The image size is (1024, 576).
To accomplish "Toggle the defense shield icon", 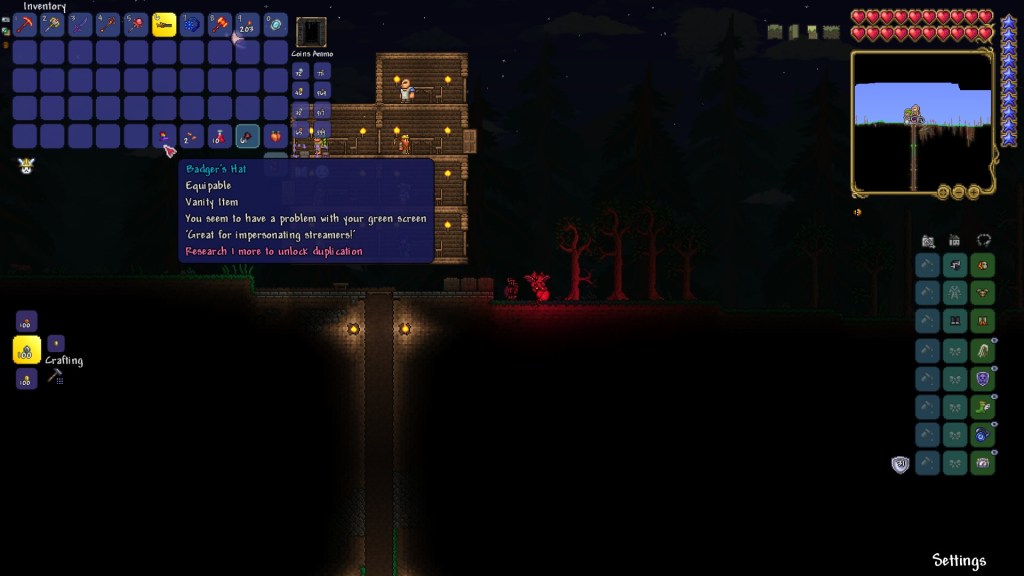I will (900, 464).
